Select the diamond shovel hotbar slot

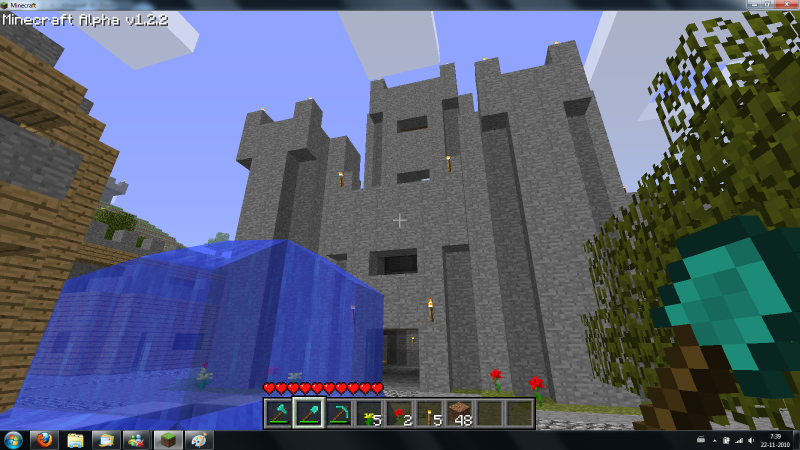click(x=309, y=414)
